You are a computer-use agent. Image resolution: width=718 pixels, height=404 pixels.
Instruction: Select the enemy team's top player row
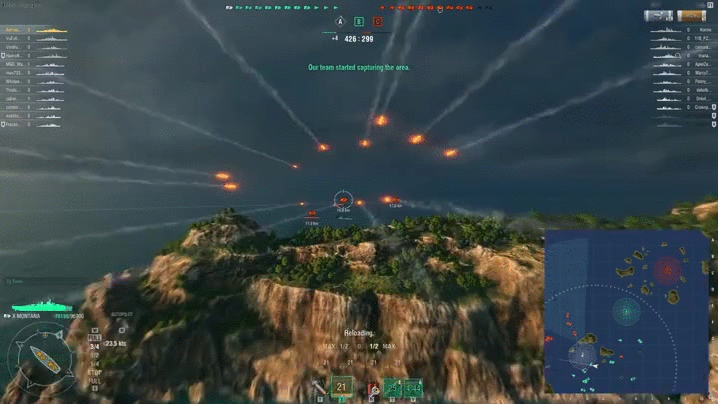tap(680, 31)
